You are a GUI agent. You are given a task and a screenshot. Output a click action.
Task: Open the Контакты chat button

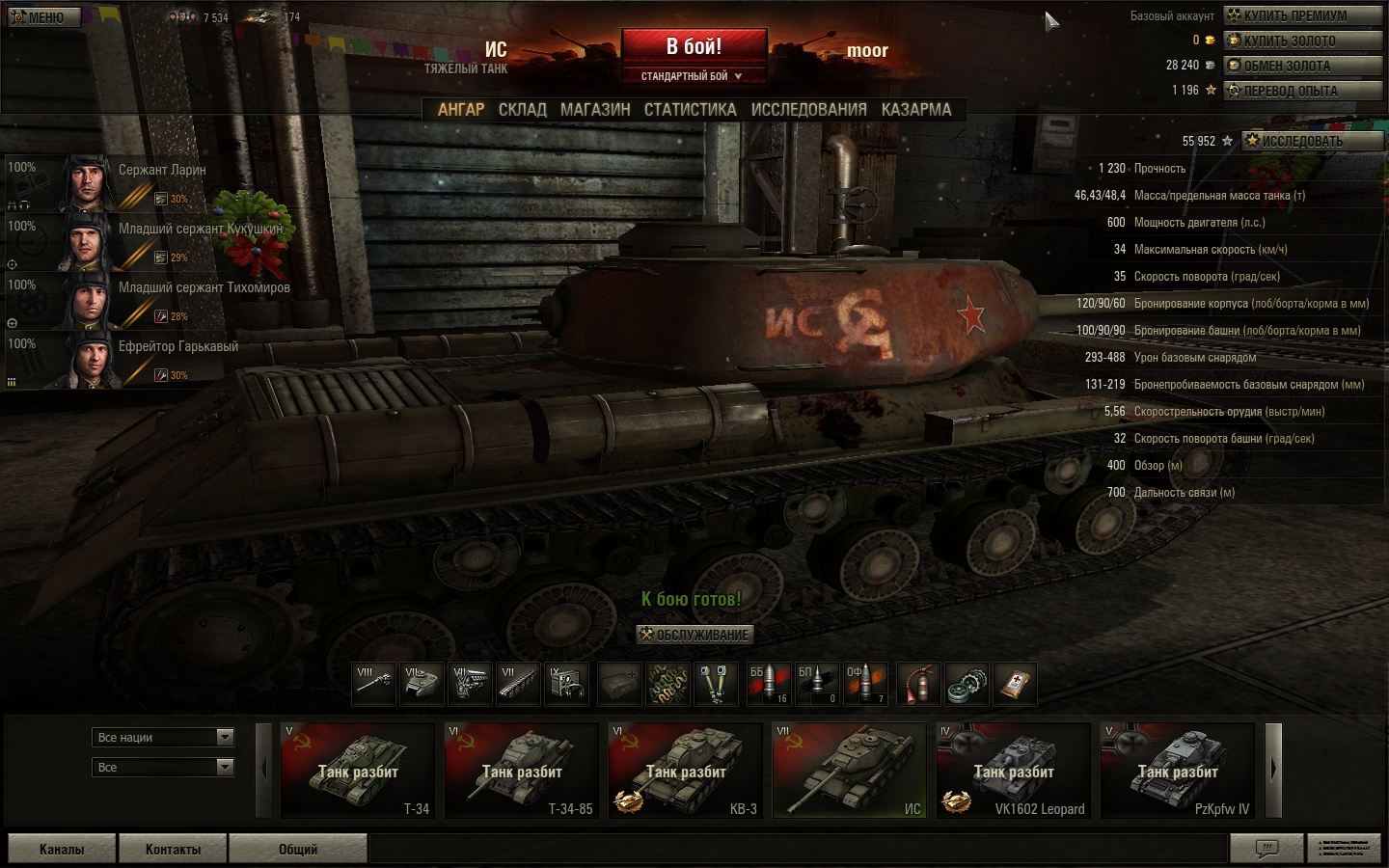click(173, 849)
